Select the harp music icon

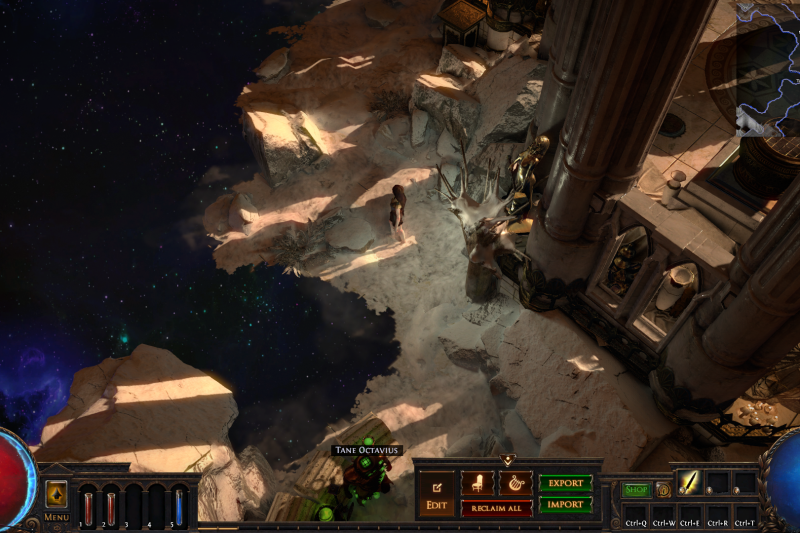tap(515, 483)
